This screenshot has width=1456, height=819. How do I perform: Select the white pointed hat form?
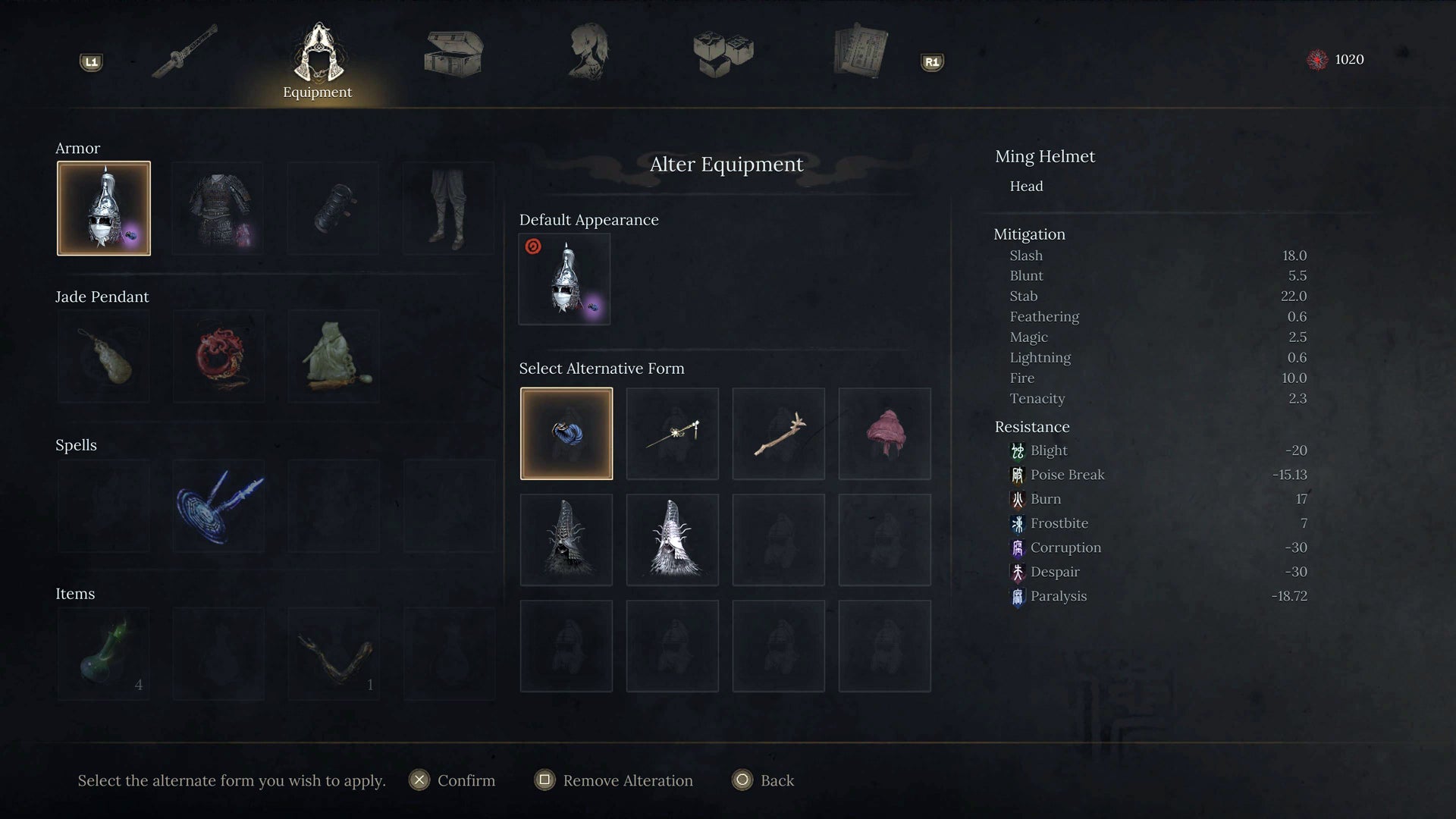pyautogui.click(x=673, y=540)
